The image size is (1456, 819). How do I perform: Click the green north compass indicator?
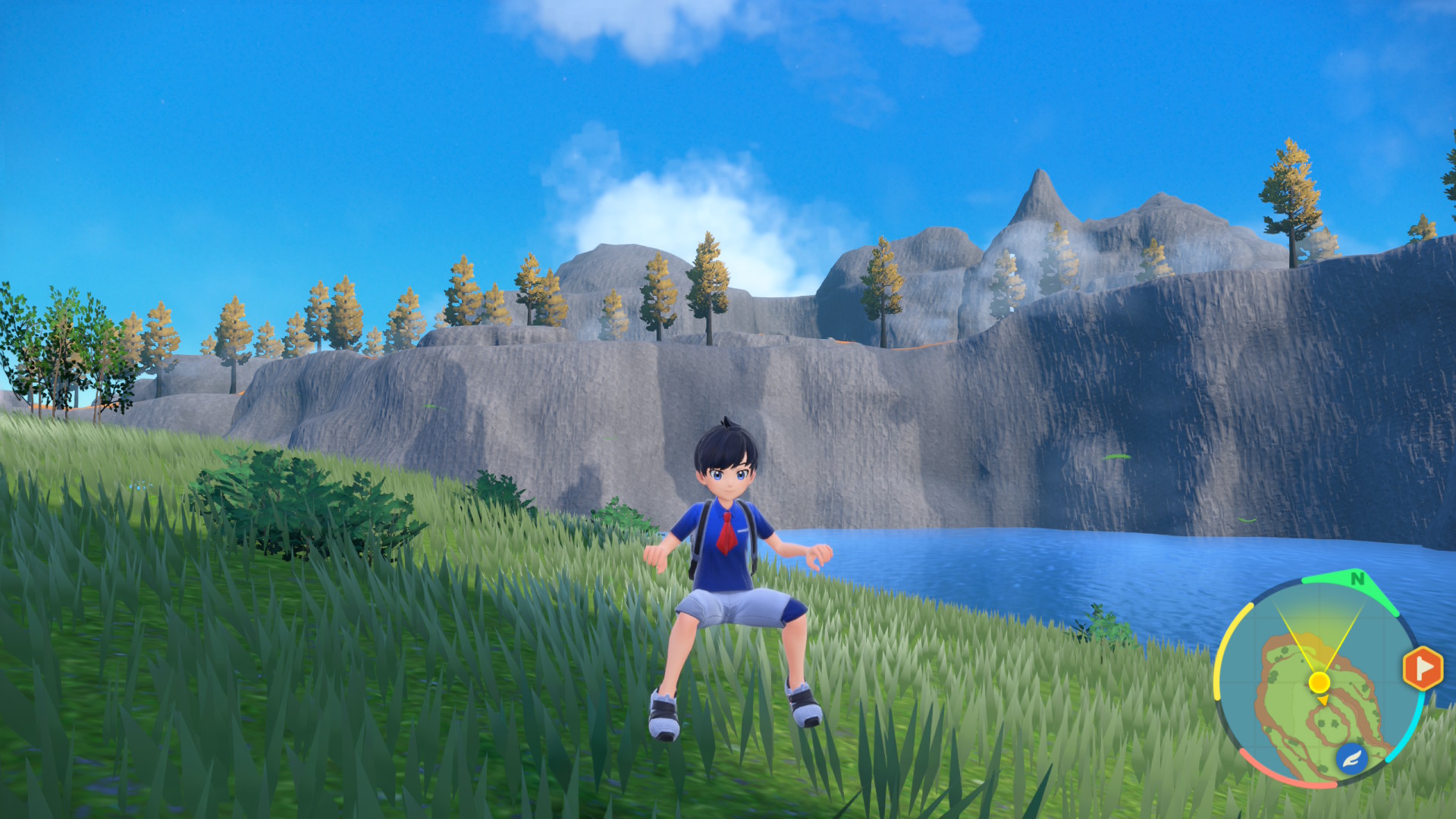click(1357, 579)
